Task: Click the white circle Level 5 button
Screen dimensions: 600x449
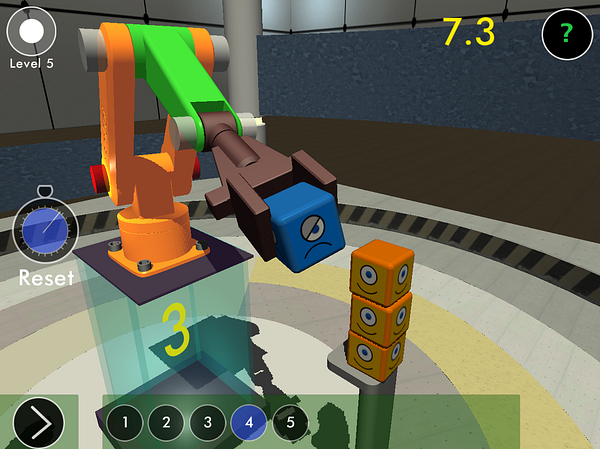Action: 32,31
